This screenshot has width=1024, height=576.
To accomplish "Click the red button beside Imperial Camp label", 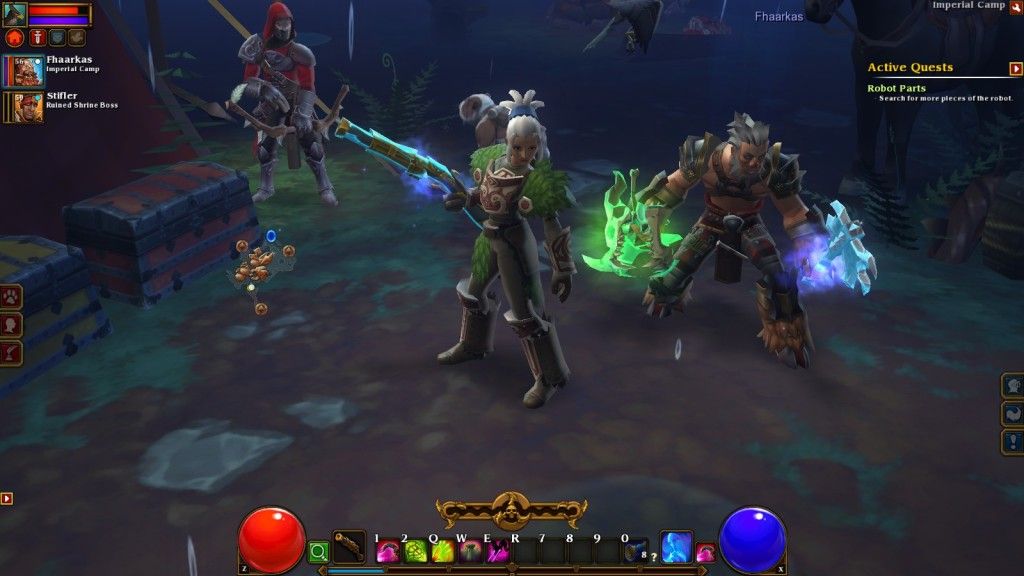I will pyautogui.click(x=1016, y=7).
